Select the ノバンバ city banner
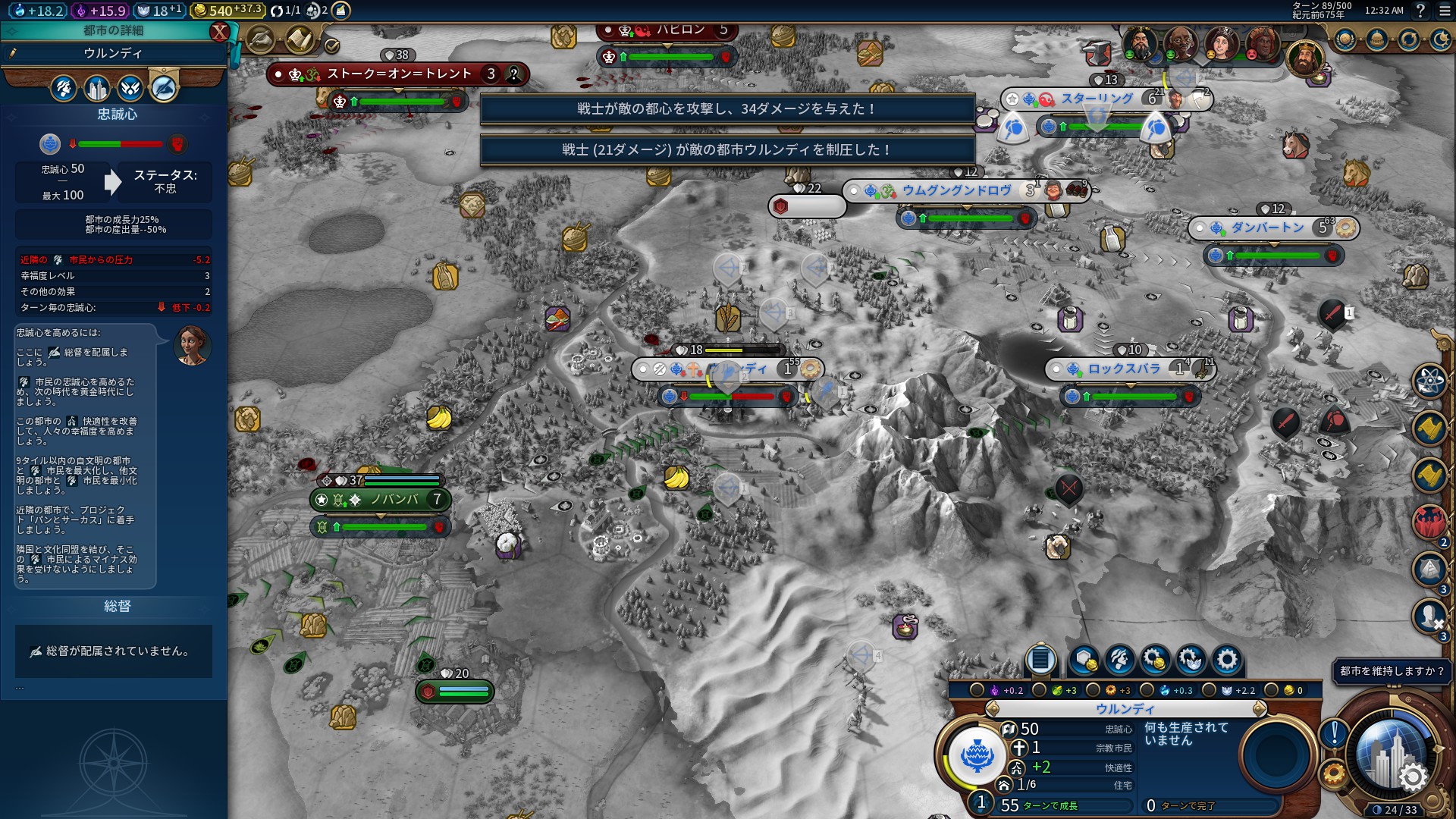The image size is (1456, 819). tap(381, 500)
